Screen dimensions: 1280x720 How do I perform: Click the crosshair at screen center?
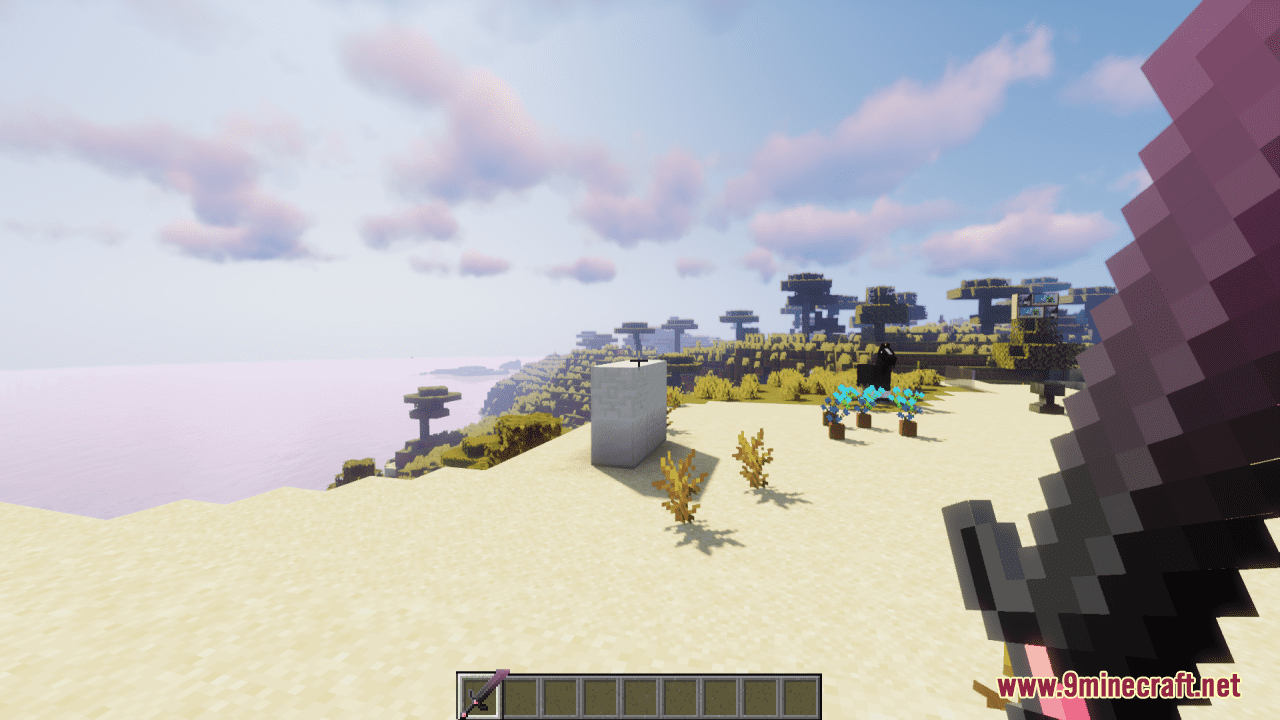tap(640, 360)
